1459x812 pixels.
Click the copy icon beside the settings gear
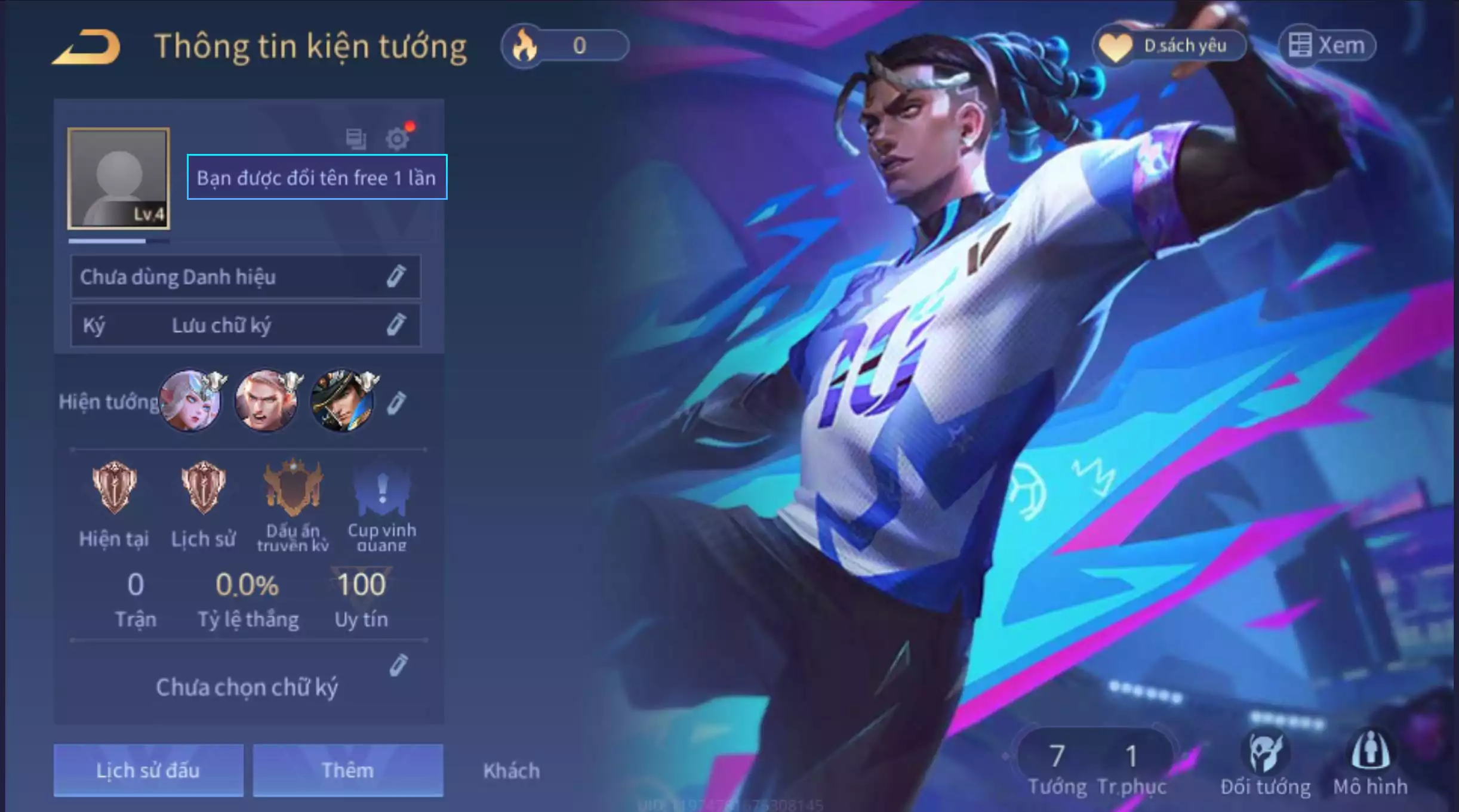(x=355, y=137)
